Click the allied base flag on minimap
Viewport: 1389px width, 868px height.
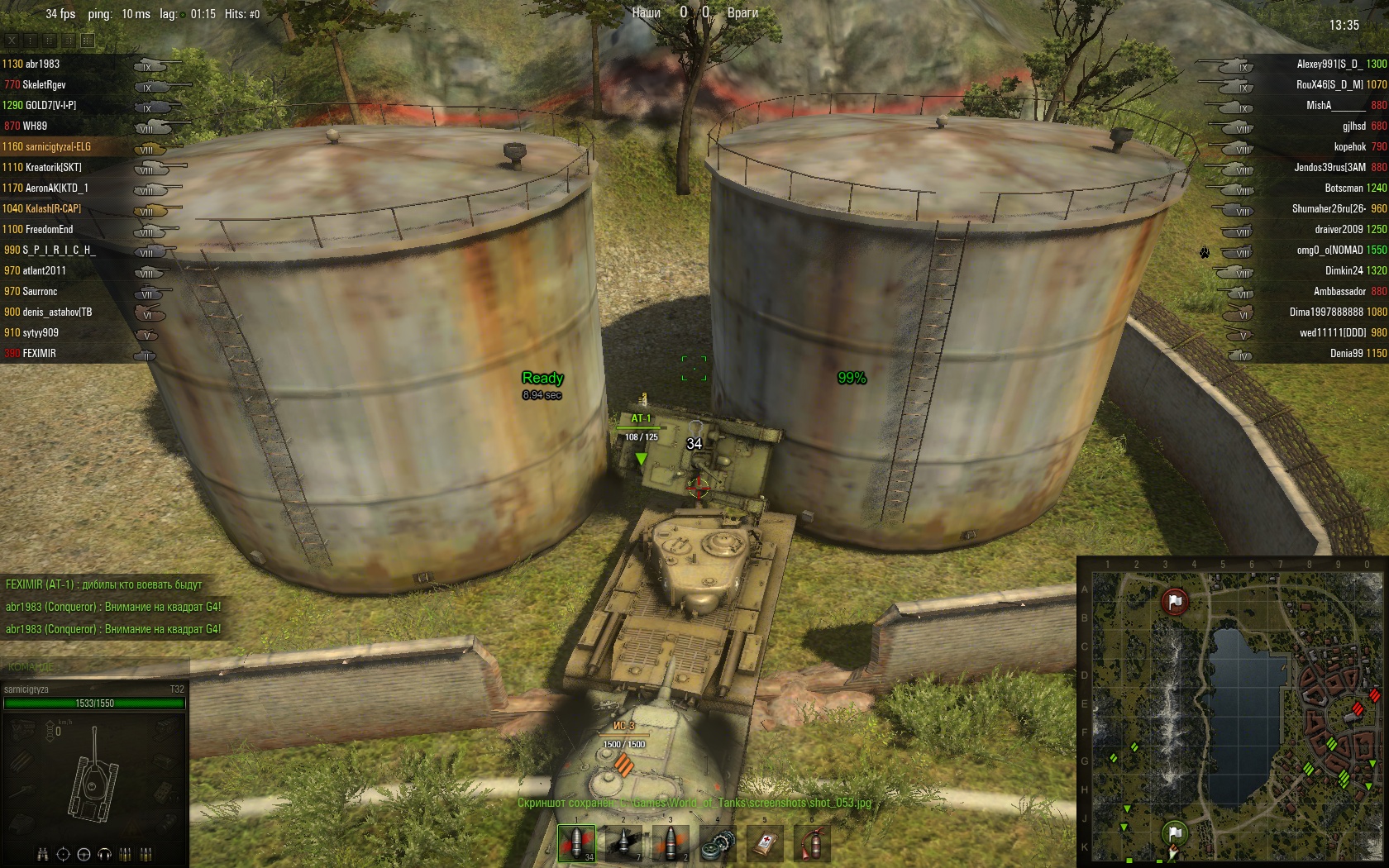pos(1174,832)
